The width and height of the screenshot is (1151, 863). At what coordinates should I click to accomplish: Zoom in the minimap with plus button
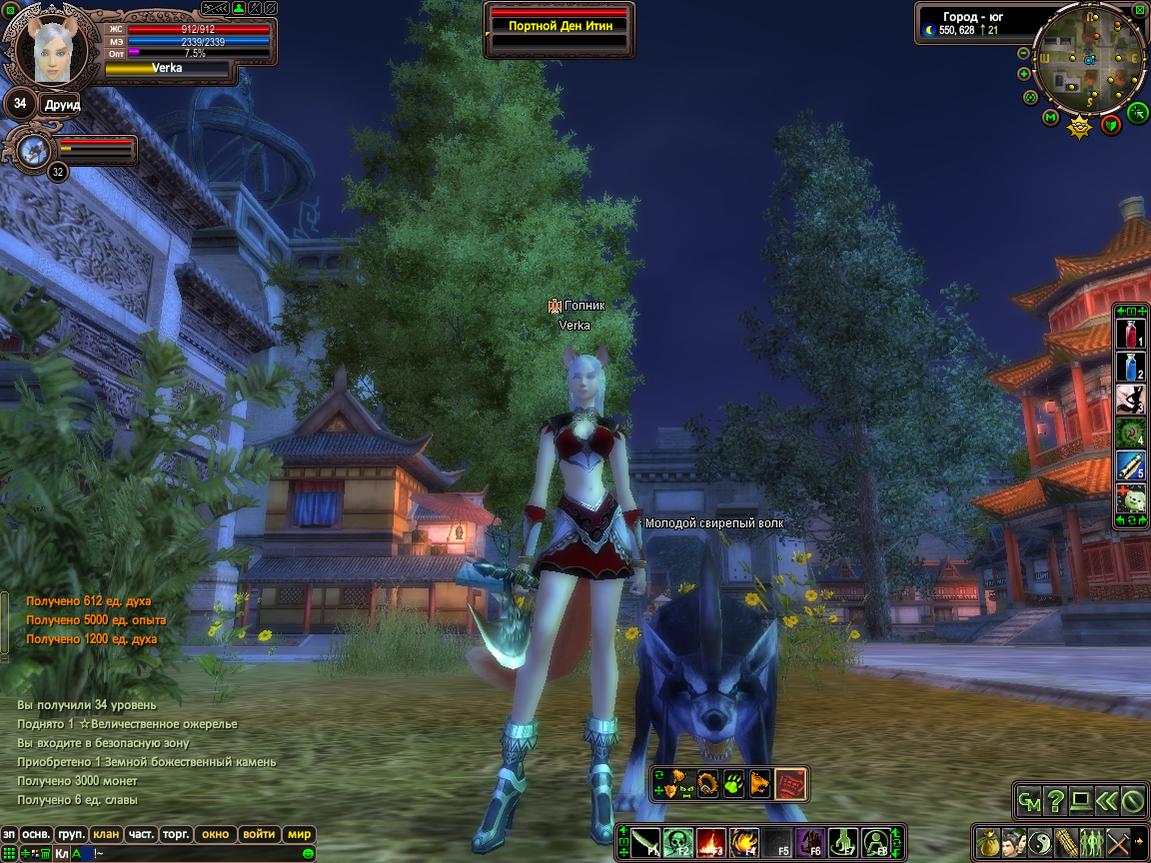tap(1024, 74)
